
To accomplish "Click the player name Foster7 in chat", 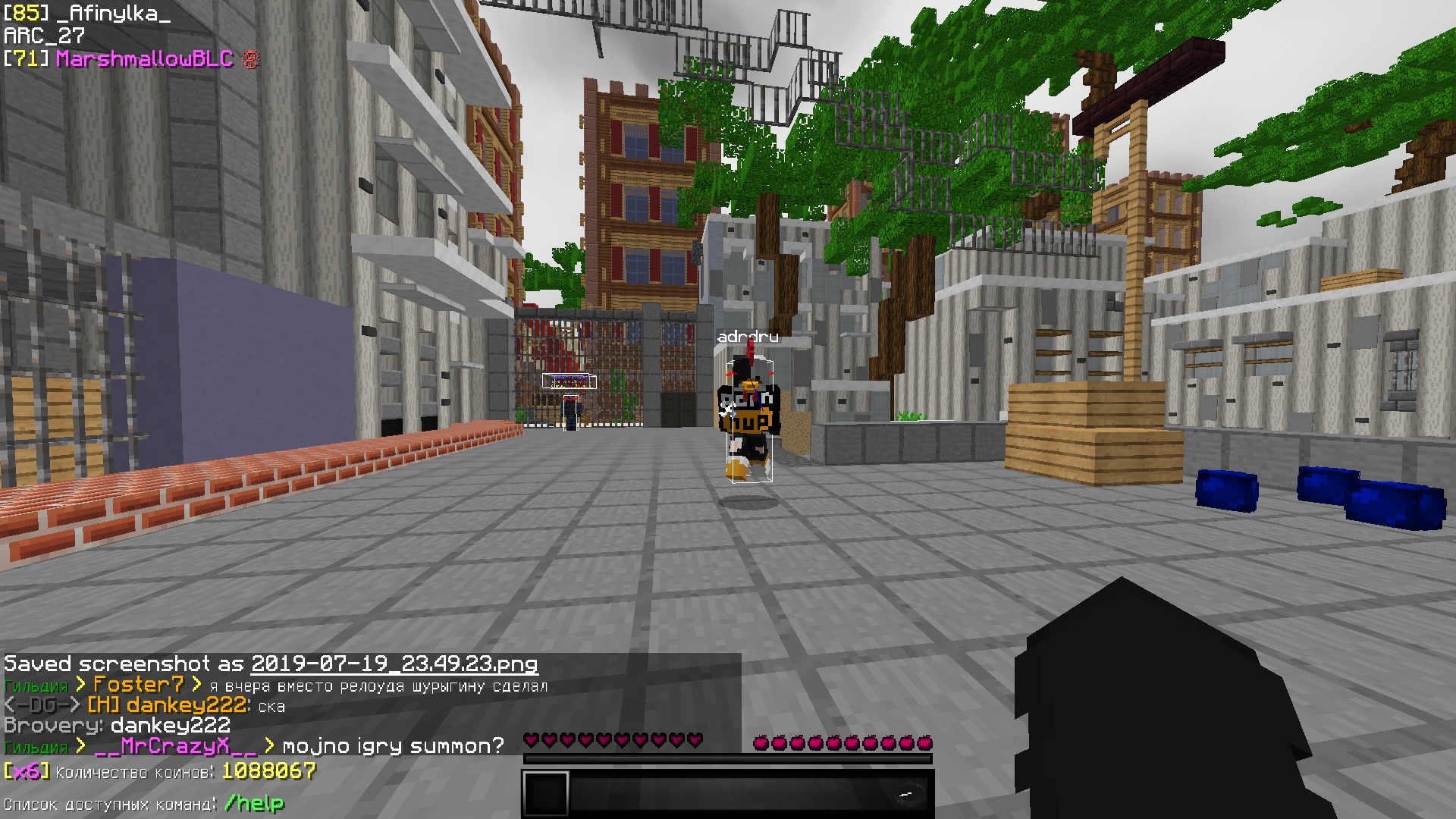I will click(x=138, y=685).
